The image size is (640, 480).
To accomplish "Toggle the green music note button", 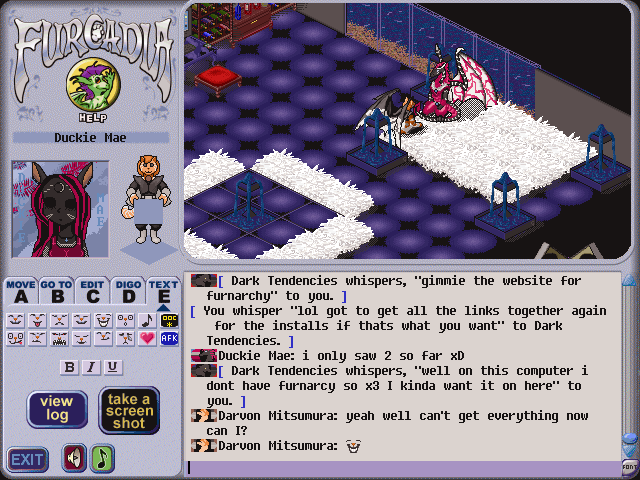I will pos(103,458).
